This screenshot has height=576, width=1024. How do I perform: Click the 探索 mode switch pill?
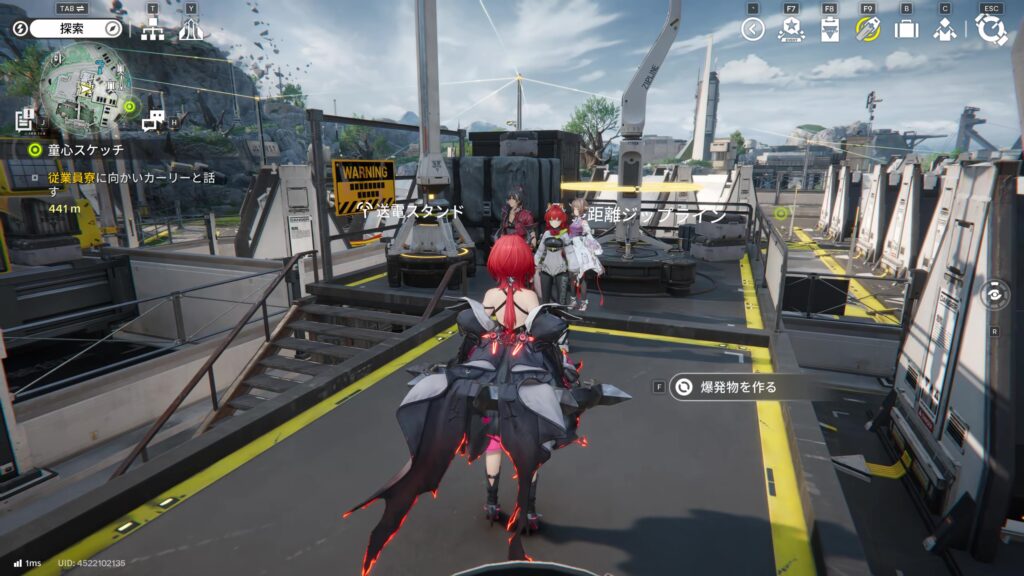pyautogui.click(x=75, y=29)
